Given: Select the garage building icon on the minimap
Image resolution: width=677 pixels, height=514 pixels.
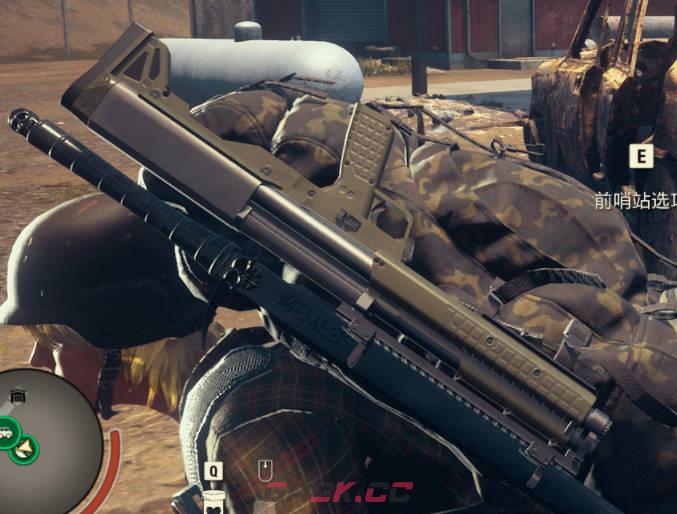Looking at the screenshot, I should tap(18, 397).
